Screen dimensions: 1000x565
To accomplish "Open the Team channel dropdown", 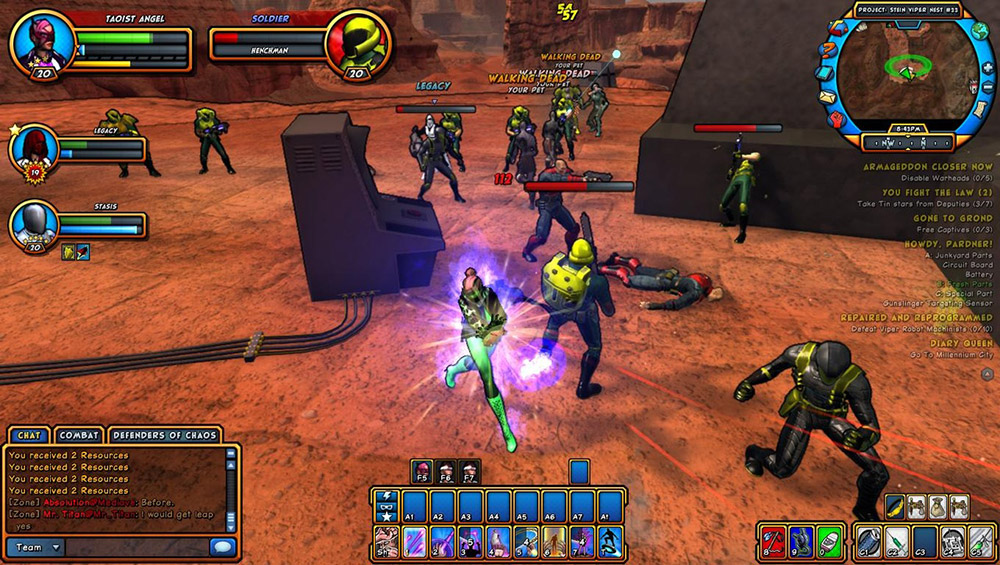I will tap(37, 547).
